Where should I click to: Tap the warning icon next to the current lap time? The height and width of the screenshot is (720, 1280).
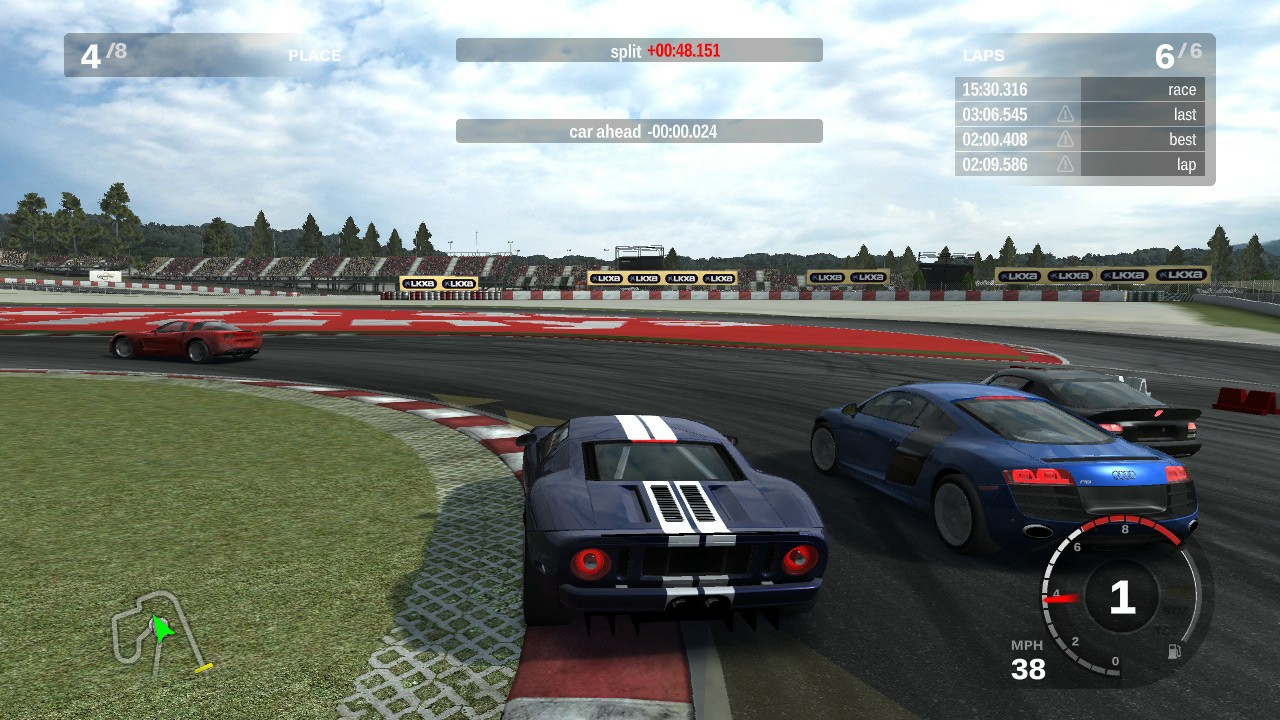click(x=1064, y=164)
